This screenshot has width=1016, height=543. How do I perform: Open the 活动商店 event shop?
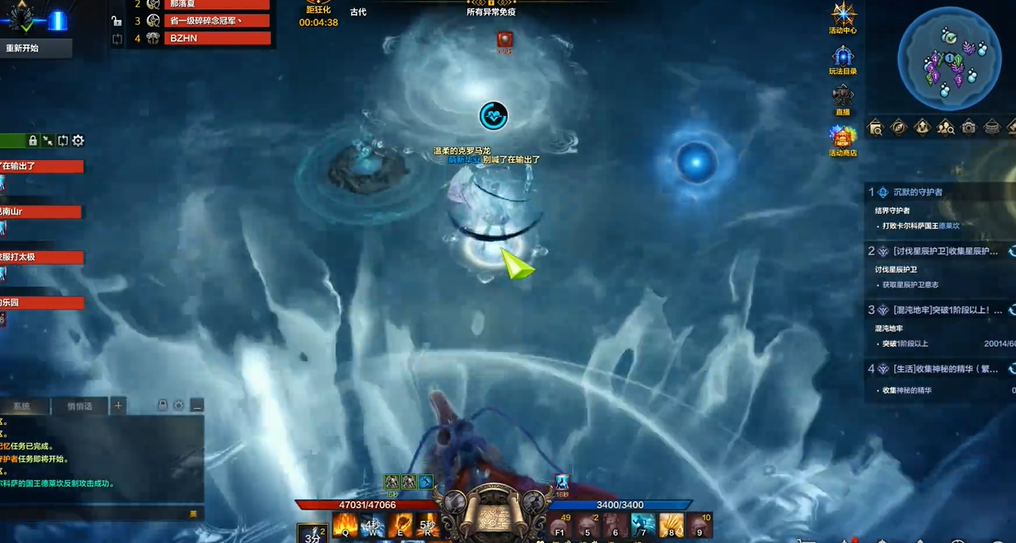[x=843, y=138]
